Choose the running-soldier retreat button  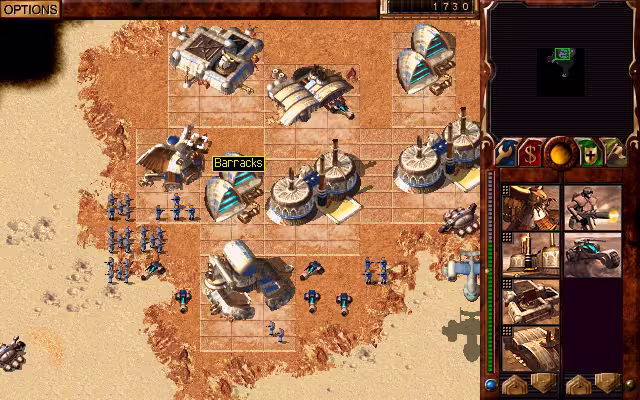click(x=615, y=153)
